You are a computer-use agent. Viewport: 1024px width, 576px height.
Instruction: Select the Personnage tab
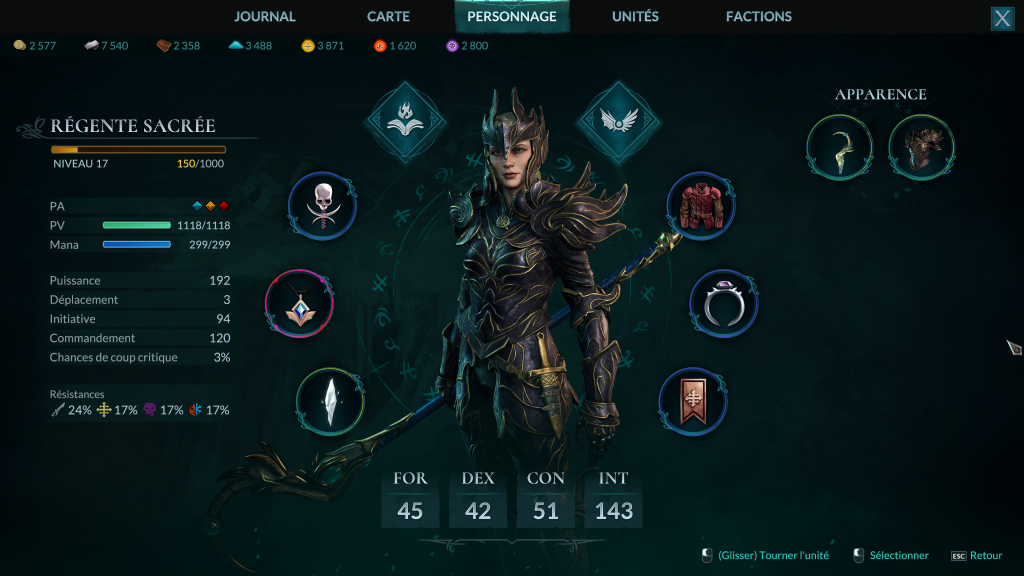point(512,17)
